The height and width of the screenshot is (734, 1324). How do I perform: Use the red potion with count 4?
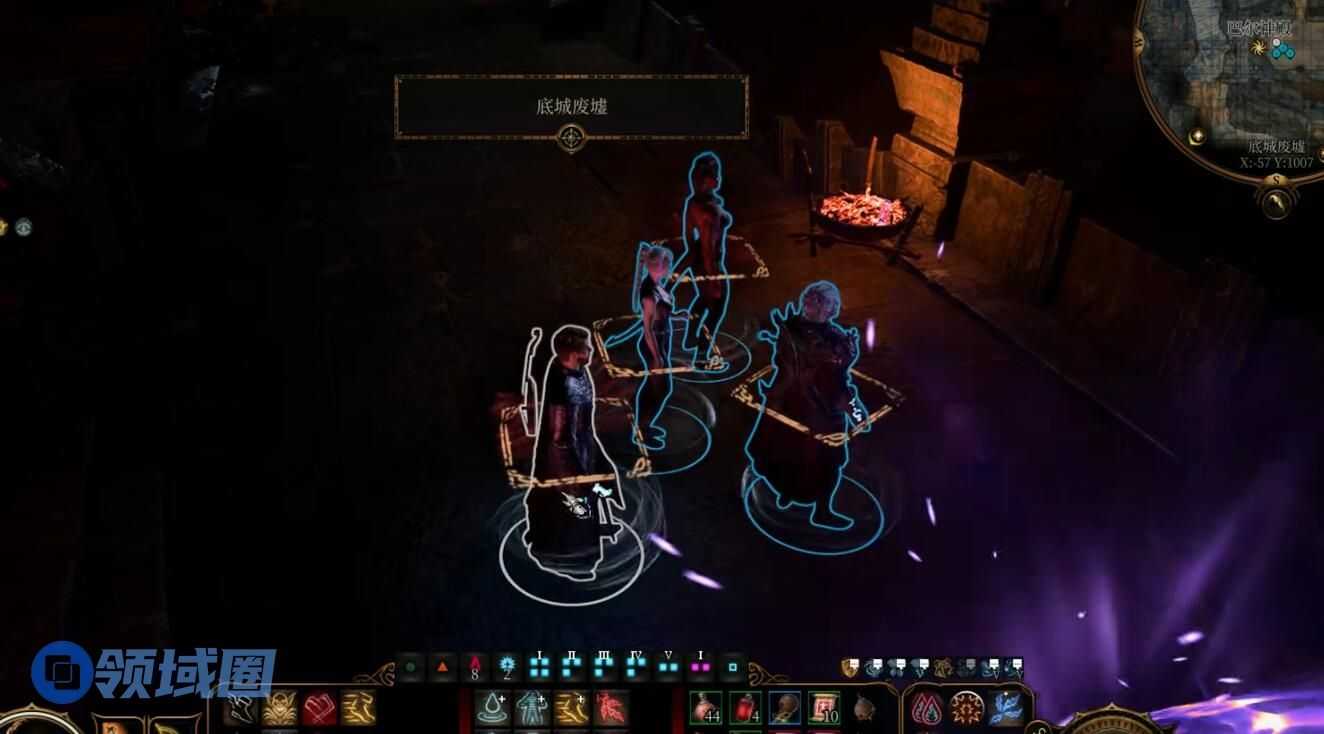(745, 707)
